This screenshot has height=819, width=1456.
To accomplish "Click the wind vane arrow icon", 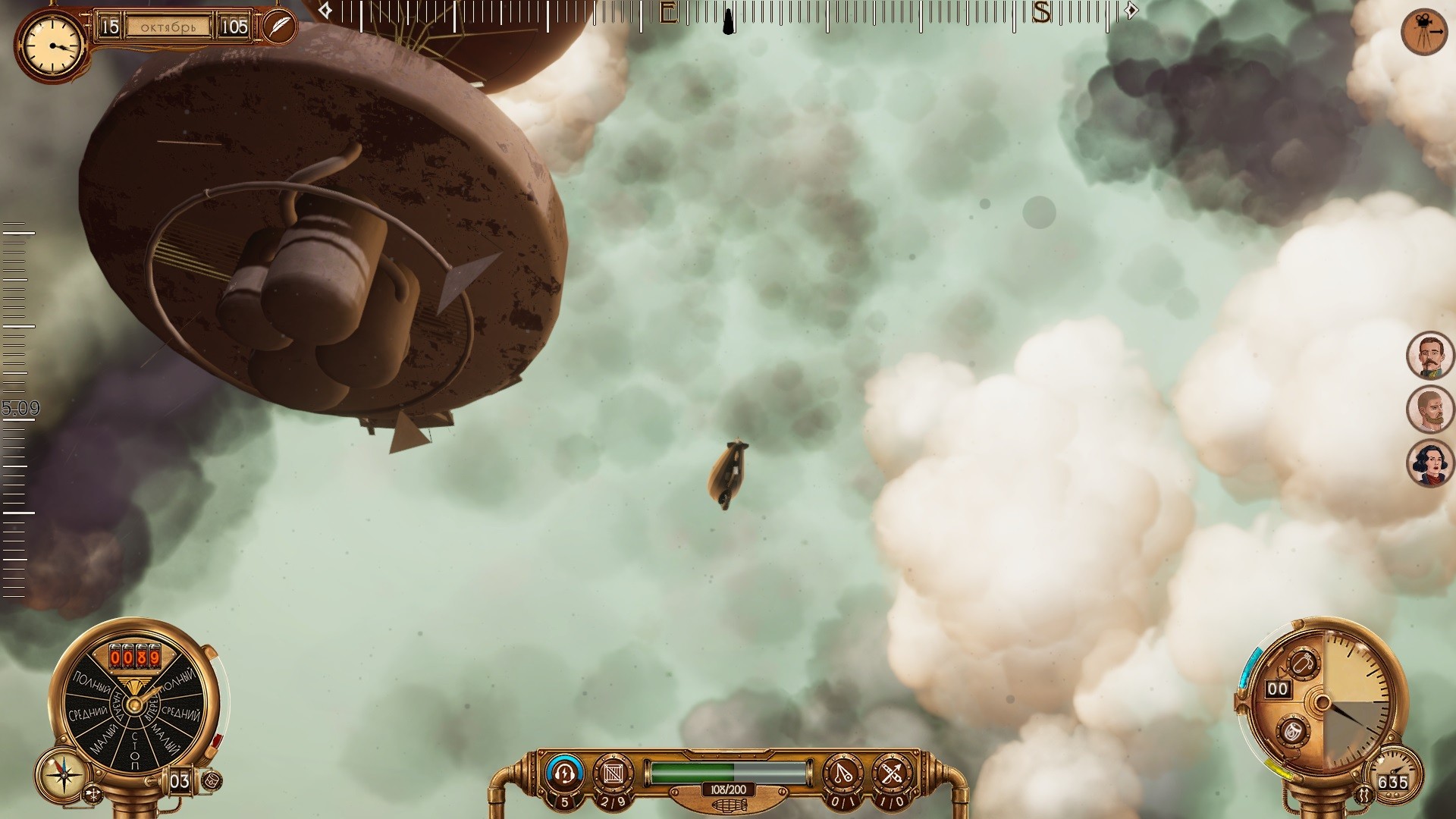I will (x=93, y=795).
